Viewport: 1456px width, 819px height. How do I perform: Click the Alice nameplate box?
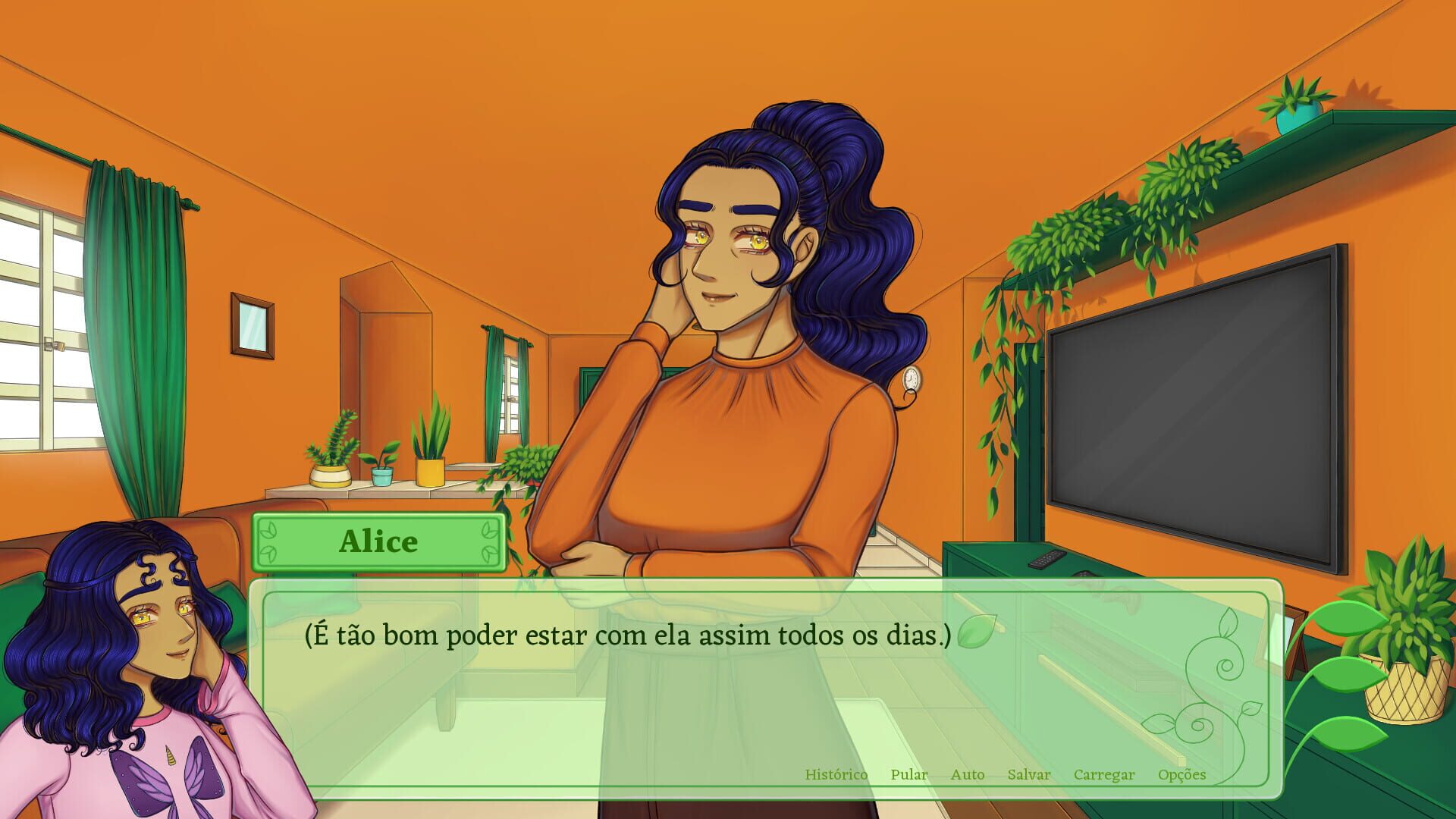(x=378, y=541)
